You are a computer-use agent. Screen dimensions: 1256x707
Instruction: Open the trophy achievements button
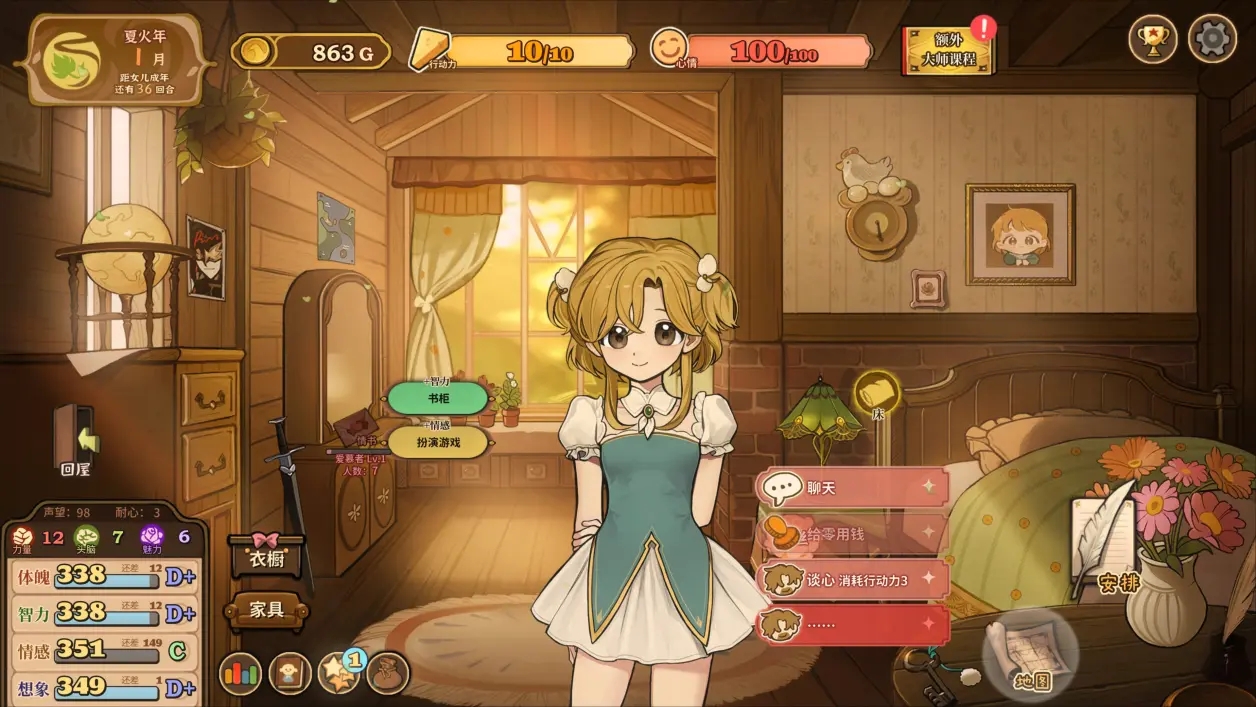click(x=1152, y=40)
